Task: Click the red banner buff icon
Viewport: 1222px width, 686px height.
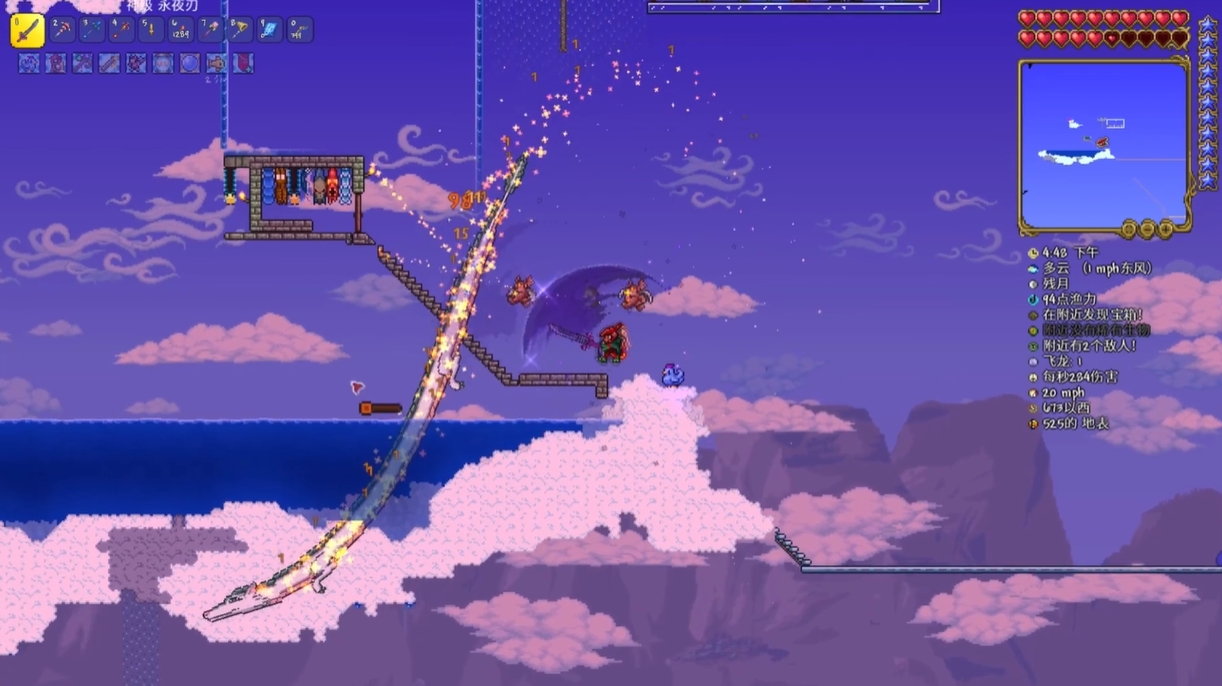Action: pos(243,63)
